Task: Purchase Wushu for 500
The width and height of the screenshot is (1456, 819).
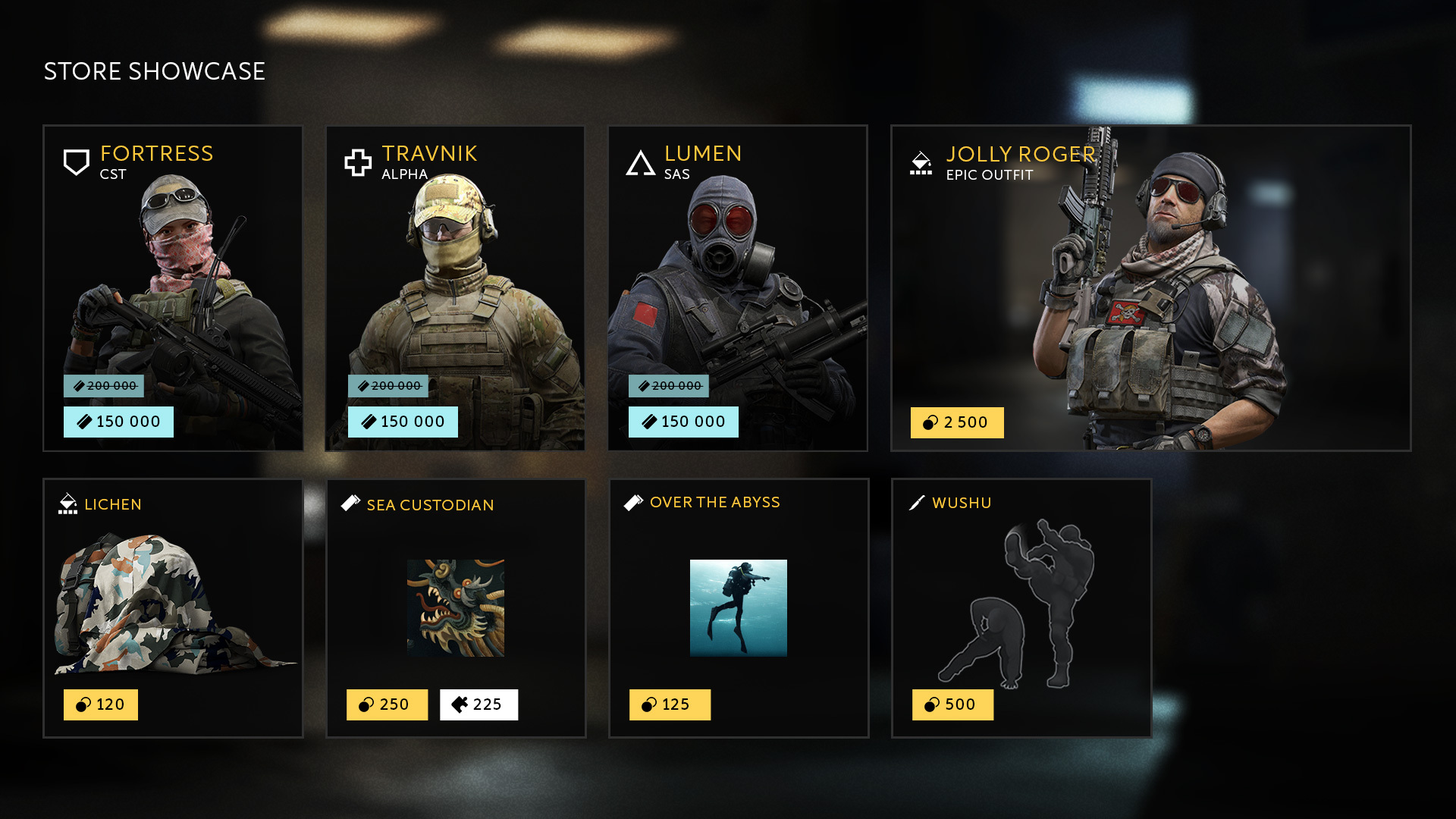Action: pos(952,704)
